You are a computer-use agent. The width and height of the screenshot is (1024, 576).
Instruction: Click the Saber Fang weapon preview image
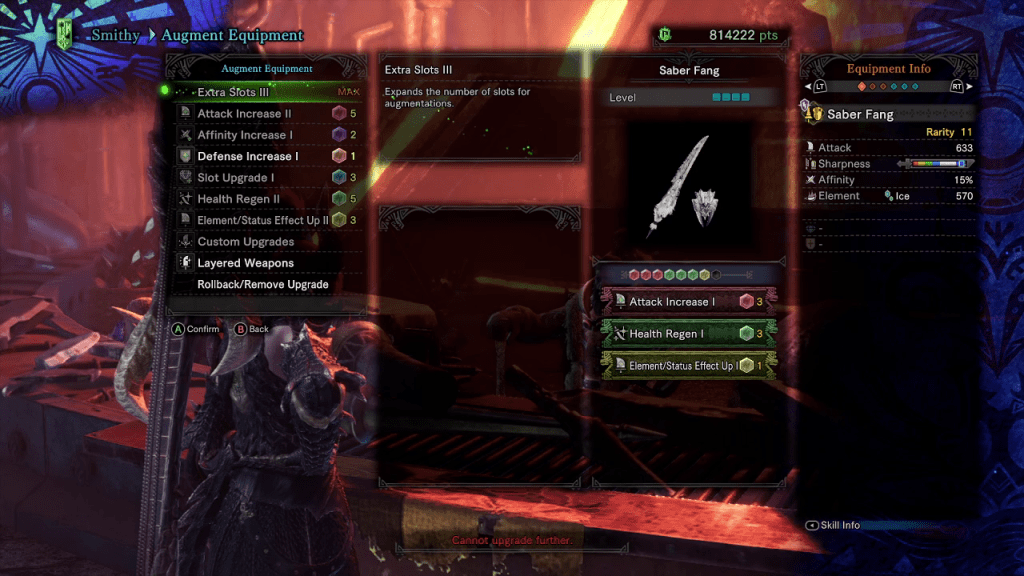(688, 190)
